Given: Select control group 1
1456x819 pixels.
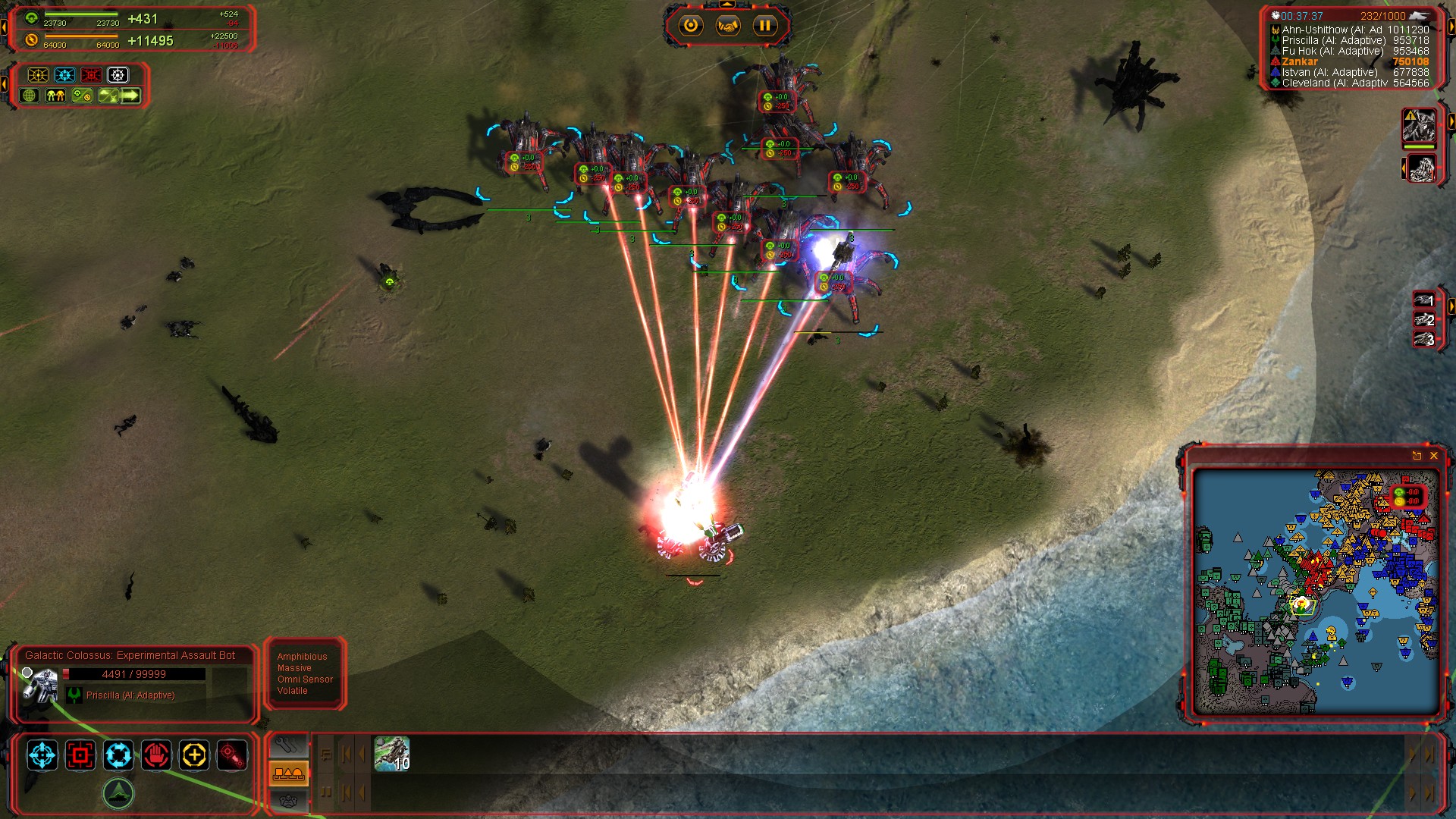Looking at the screenshot, I should pyautogui.click(x=1424, y=300).
